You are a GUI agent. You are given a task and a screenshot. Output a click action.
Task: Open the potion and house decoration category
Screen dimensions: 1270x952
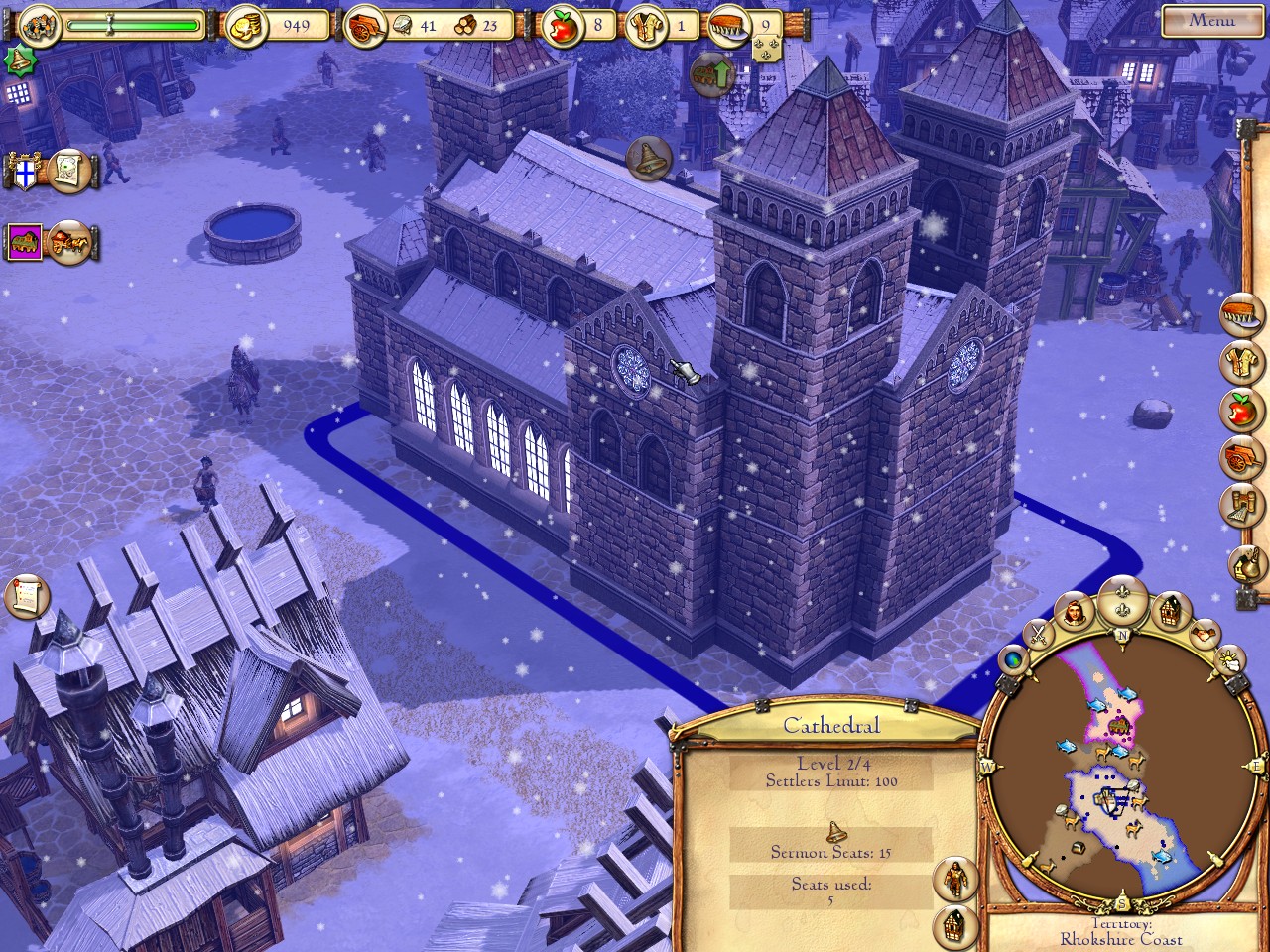point(1245,565)
